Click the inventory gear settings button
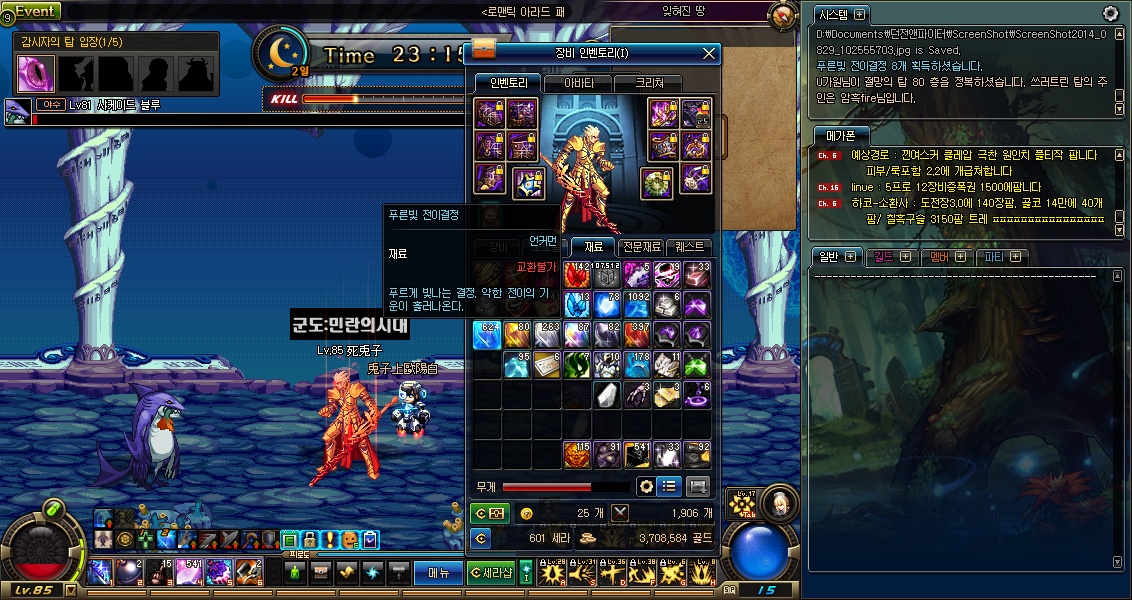The height and width of the screenshot is (600, 1132). point(646,487)
